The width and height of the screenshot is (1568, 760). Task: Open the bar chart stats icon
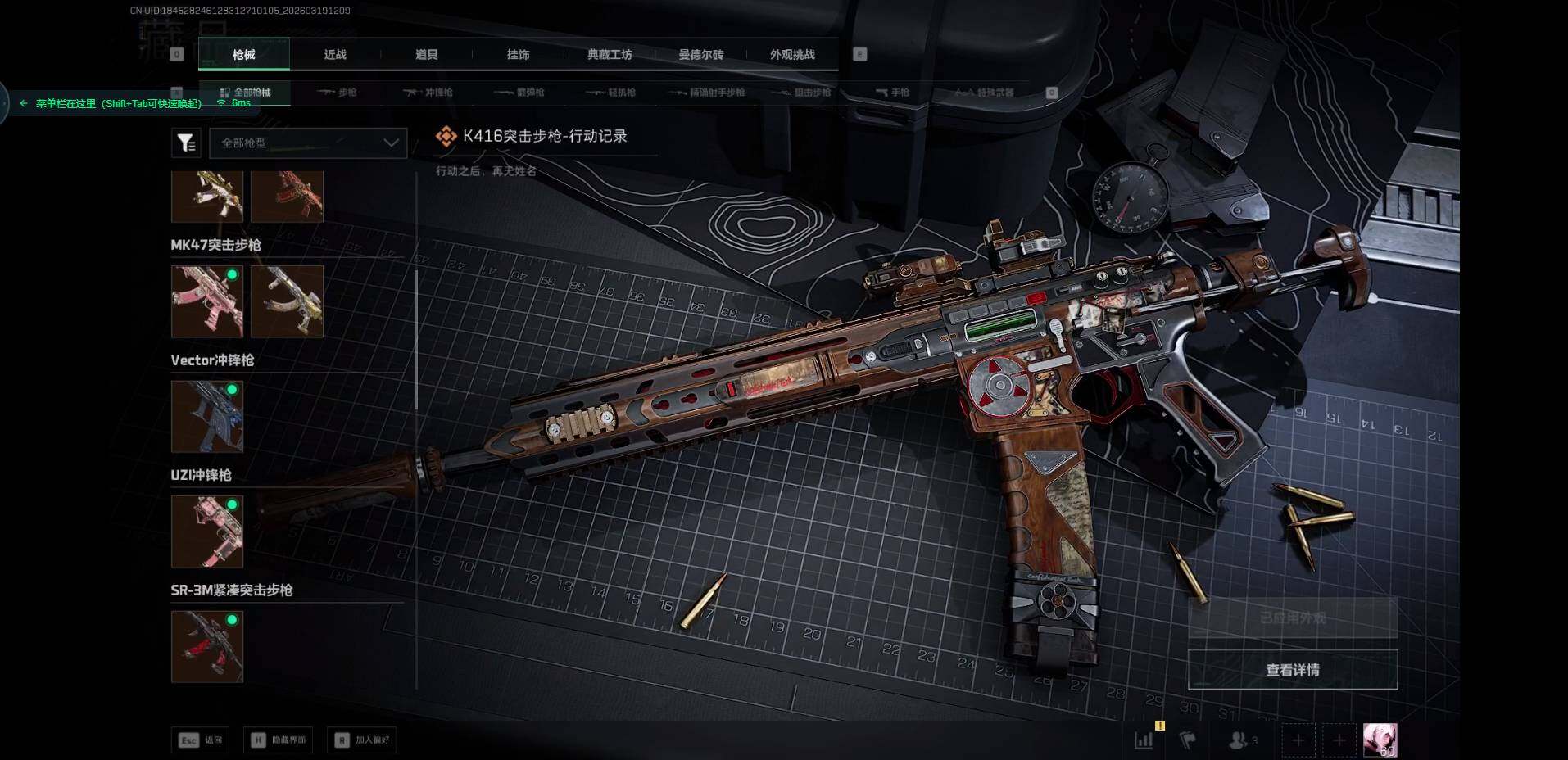[x=1144, y=740]
